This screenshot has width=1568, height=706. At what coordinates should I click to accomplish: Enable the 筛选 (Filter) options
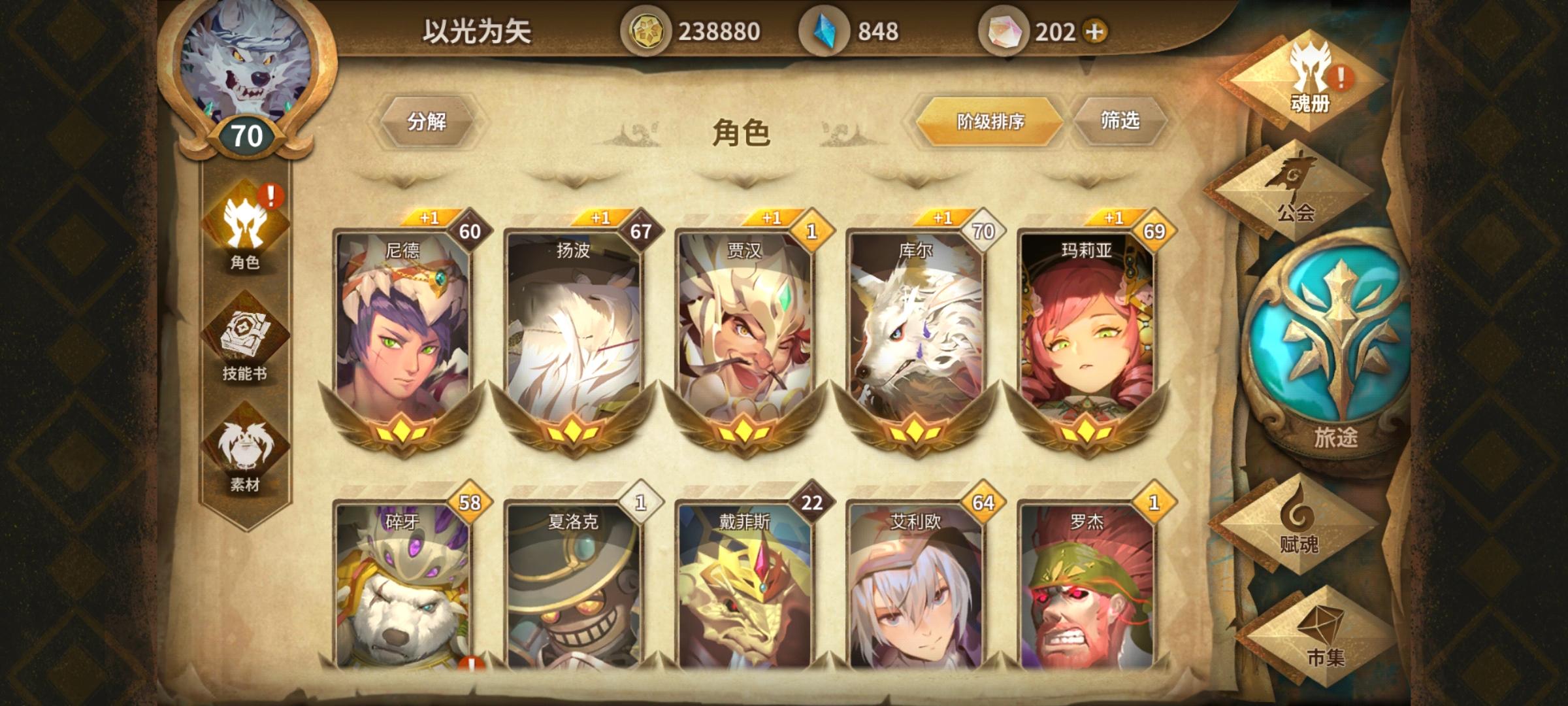(x=1125, y=122)
